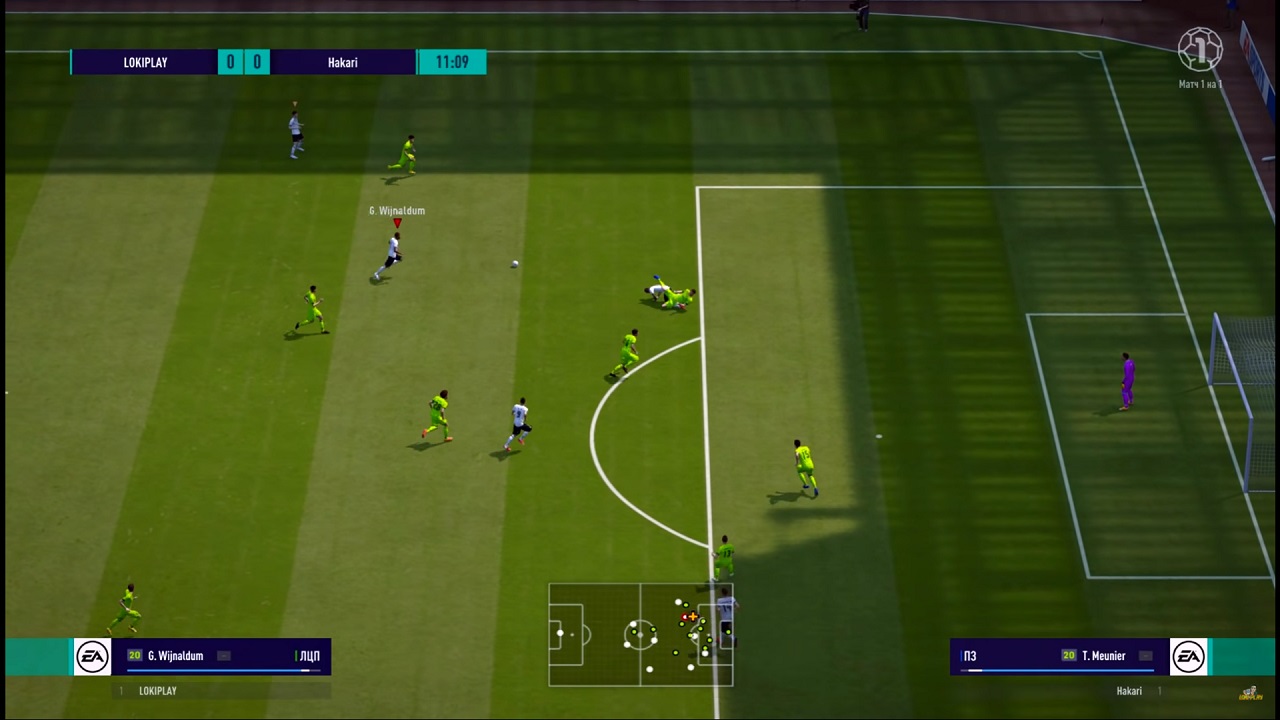
Task: Open details from the match timer showing 11:09
Action: pyautogui.click(x=452, y=62)
